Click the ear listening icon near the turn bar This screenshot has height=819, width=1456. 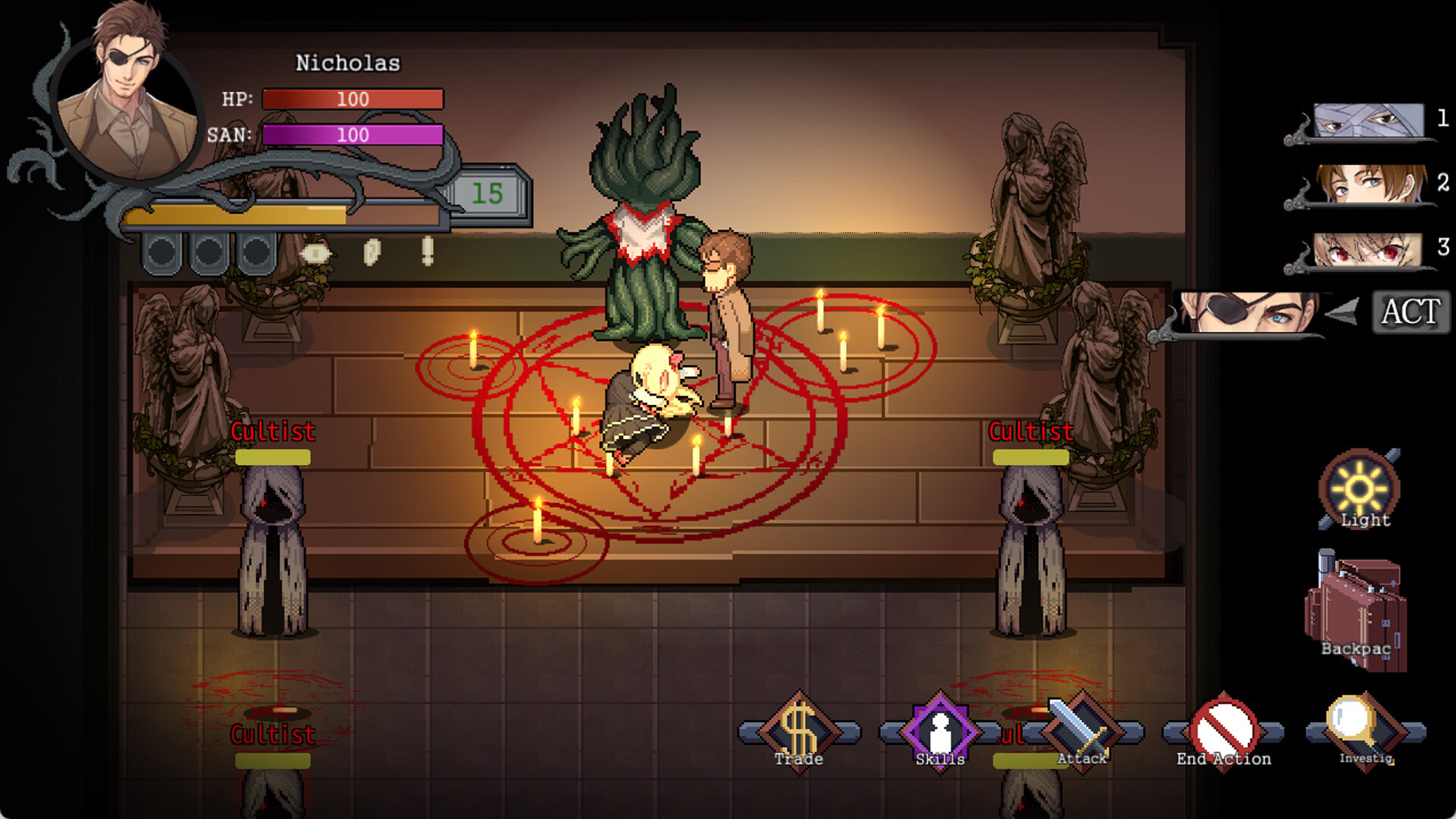click(372, 253)
